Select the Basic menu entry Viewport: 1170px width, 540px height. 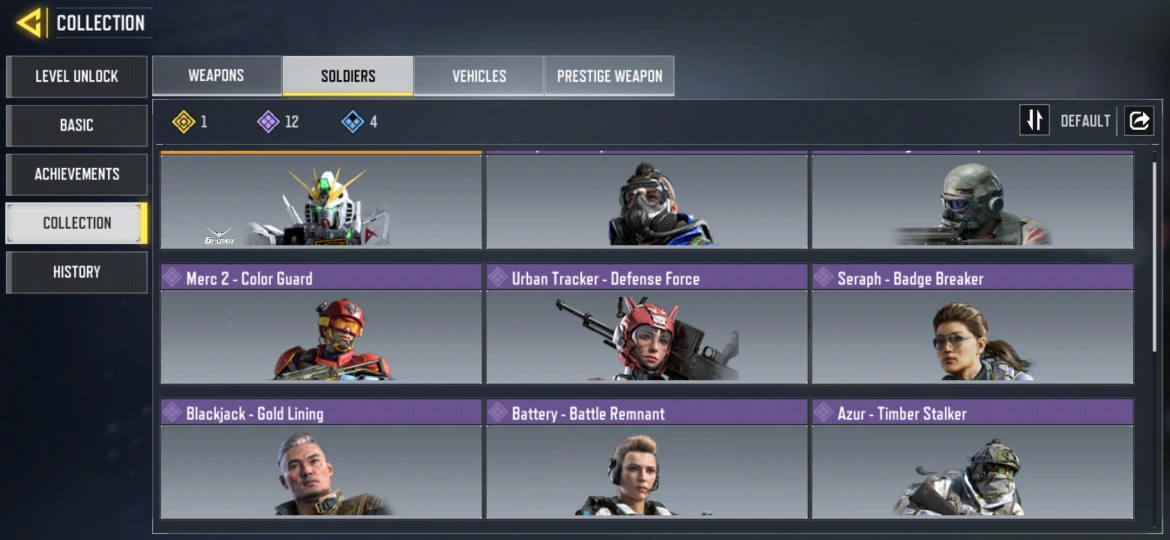pyautogui.click(x=77, y=125)
